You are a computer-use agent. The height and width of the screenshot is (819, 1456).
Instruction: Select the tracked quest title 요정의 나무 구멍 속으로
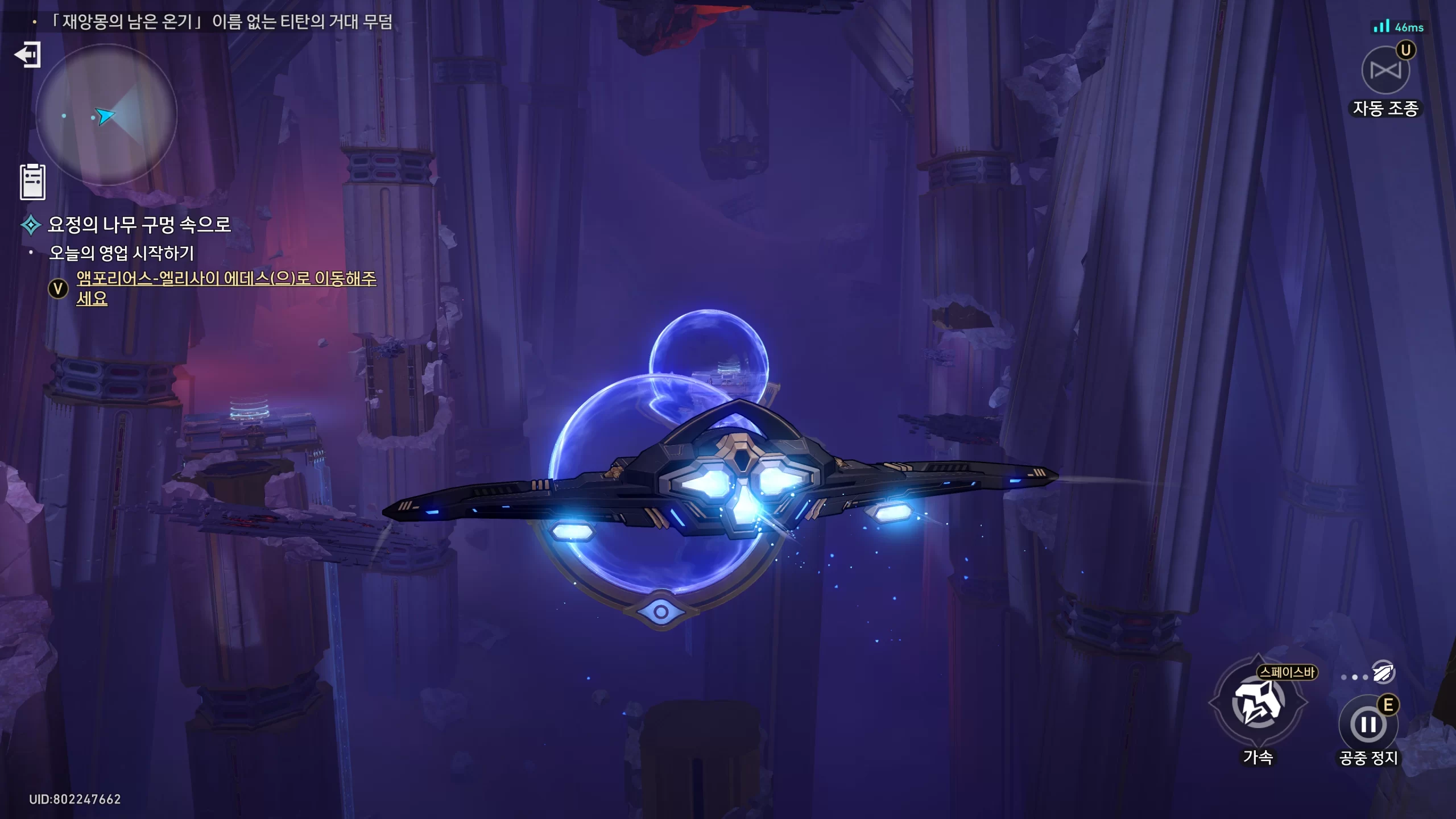(x=139, y=225)
